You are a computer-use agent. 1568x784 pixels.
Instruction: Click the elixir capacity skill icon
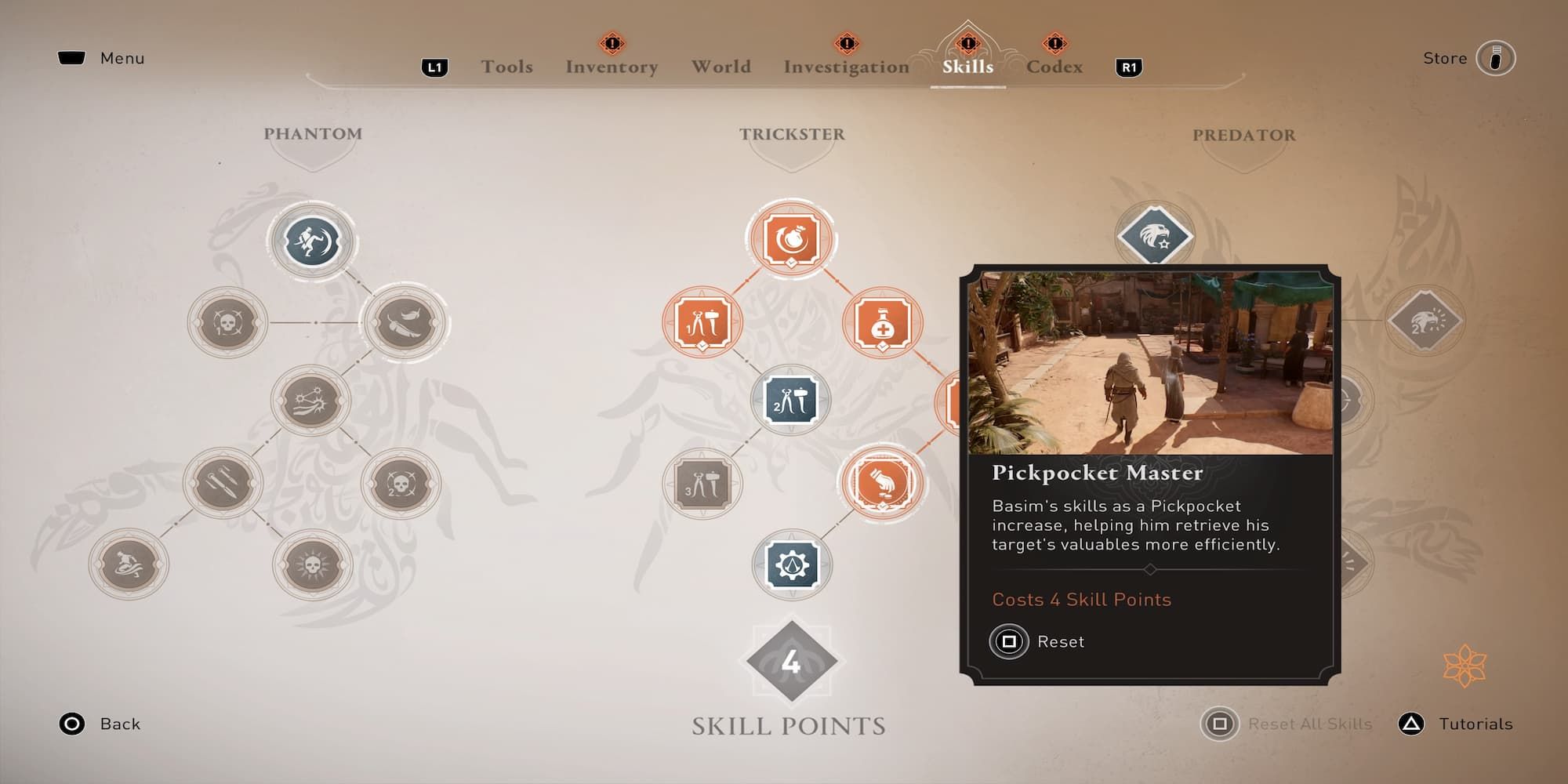(882, 321)
